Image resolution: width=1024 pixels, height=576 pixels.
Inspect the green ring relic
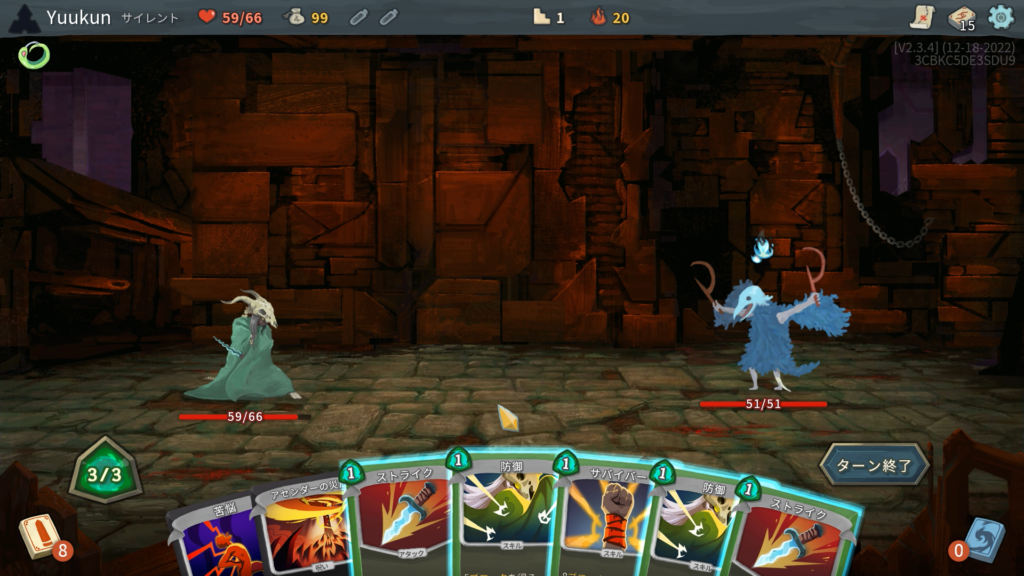click(x=33, y=54)
